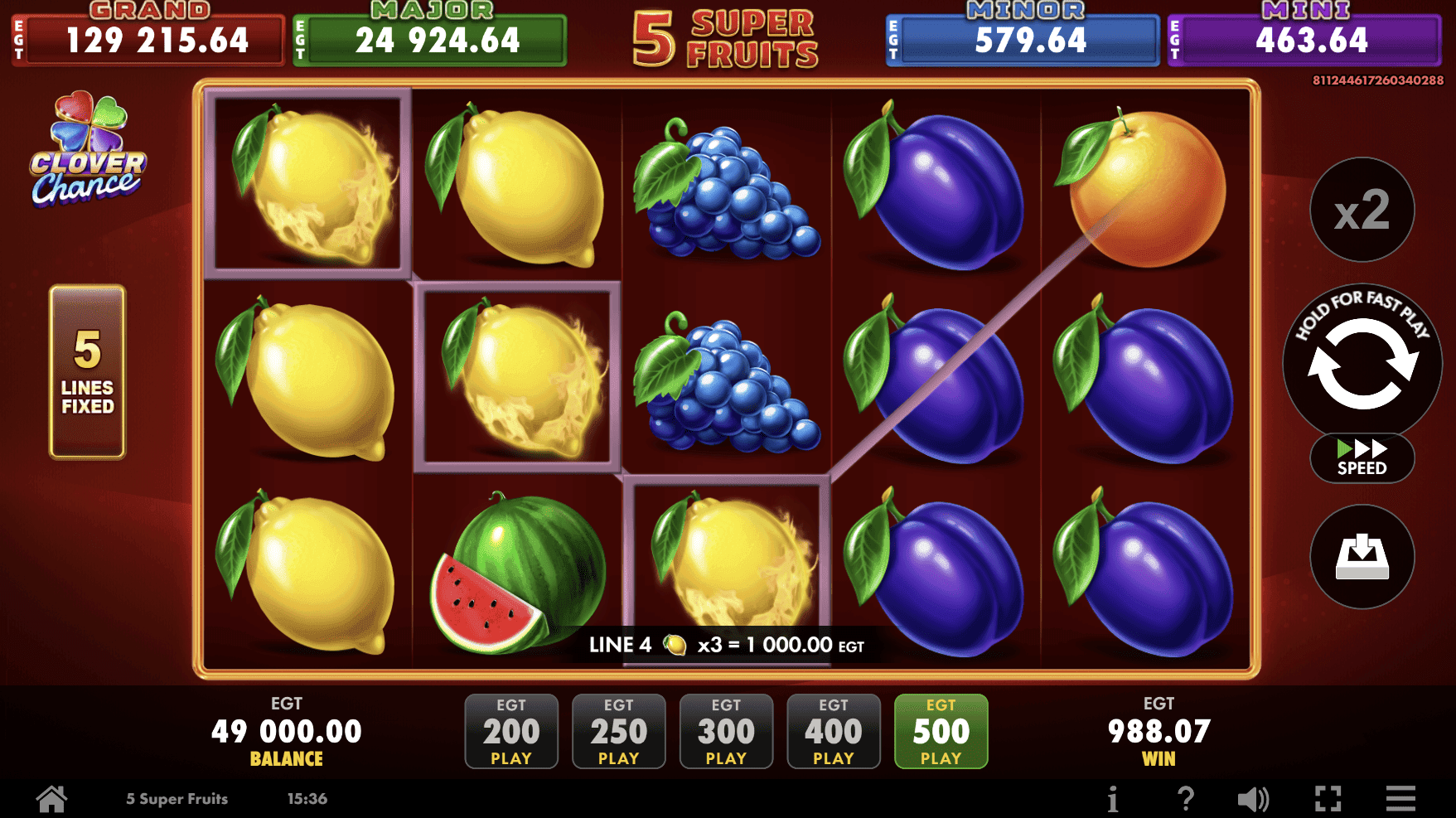Screen dimensions: 1456x818
Task: Click the balance display showing 49 000.00
Action: [x=287, y=730]
